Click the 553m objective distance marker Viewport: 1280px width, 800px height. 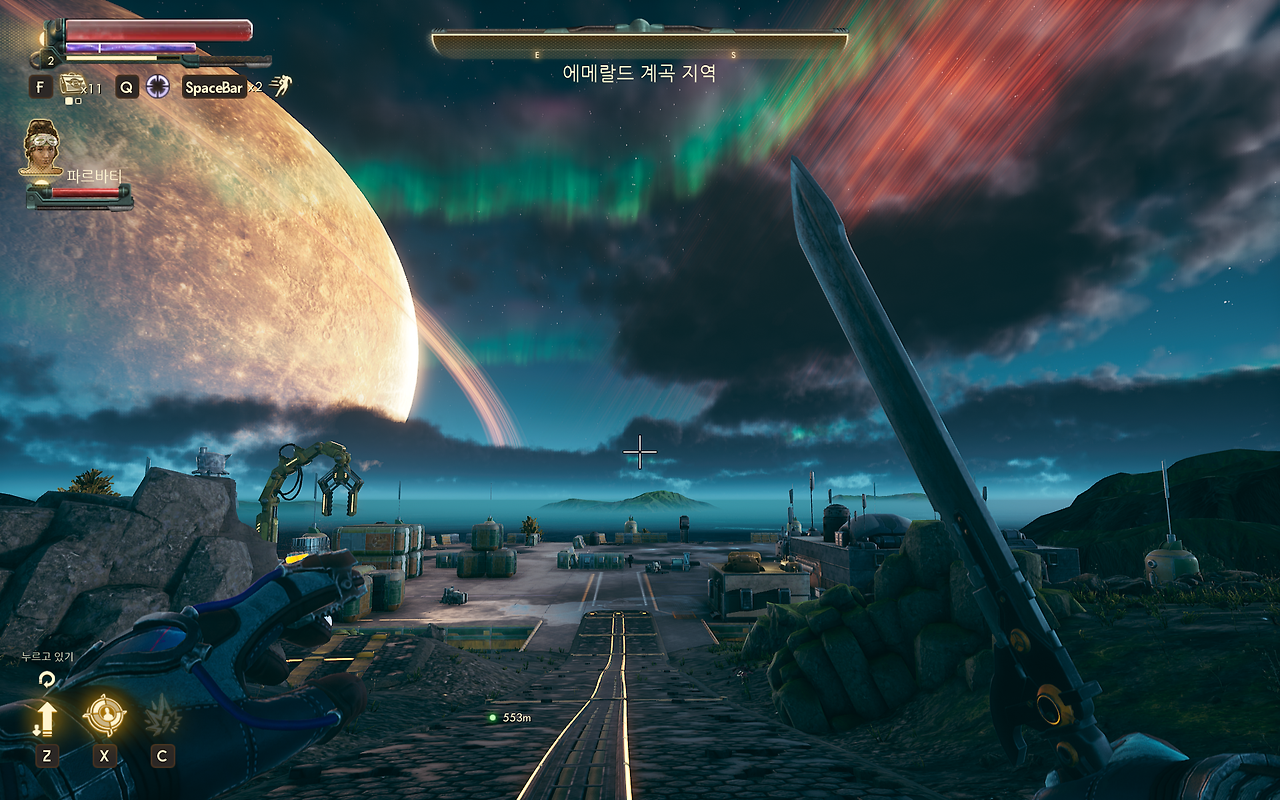(x=509, y=717)
